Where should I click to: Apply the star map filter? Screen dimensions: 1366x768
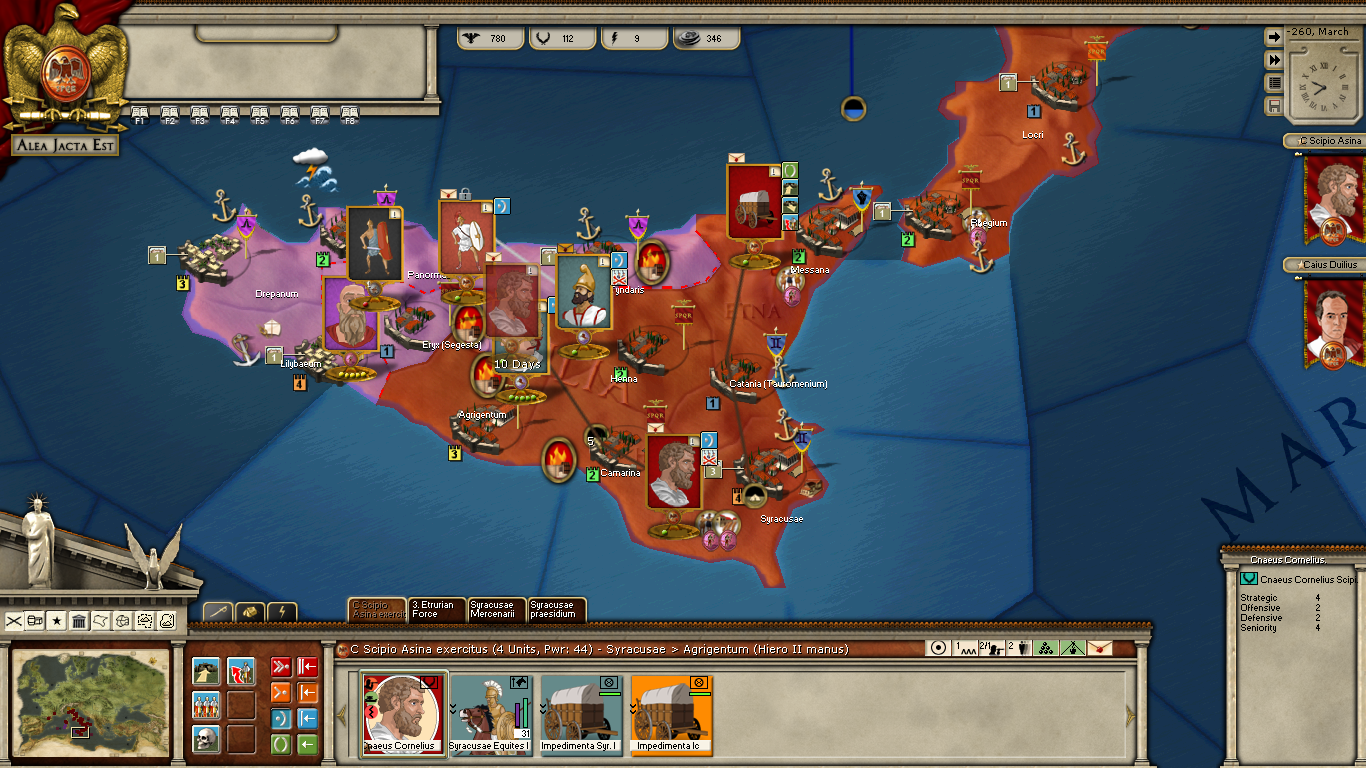57,621
